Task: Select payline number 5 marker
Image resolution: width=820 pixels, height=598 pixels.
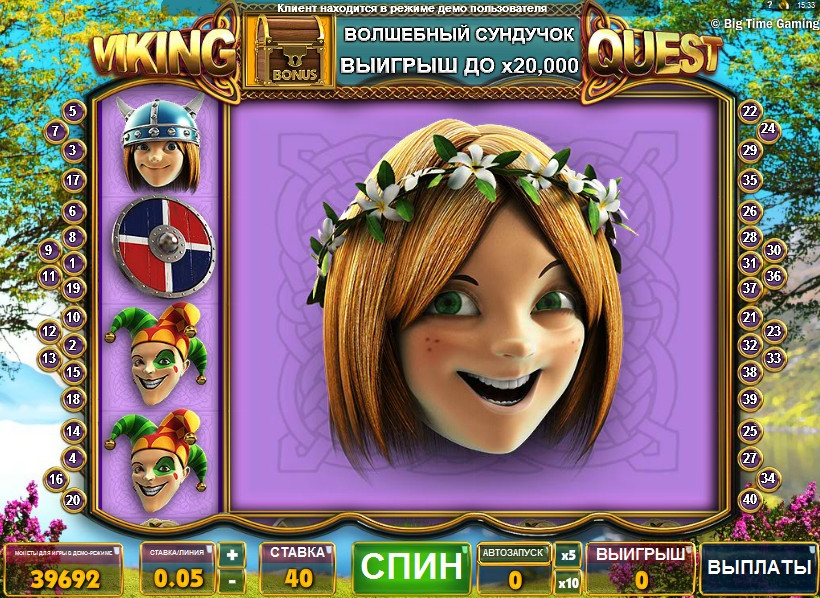Action: click(73, 112)
